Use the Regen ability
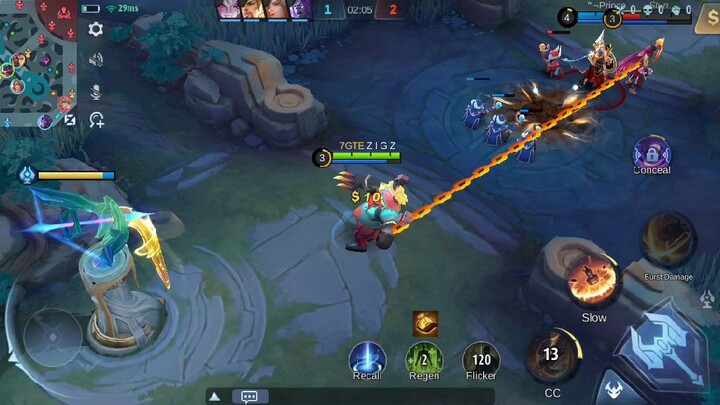This screenshot has width=720, height=405. (x=424, y=358)
